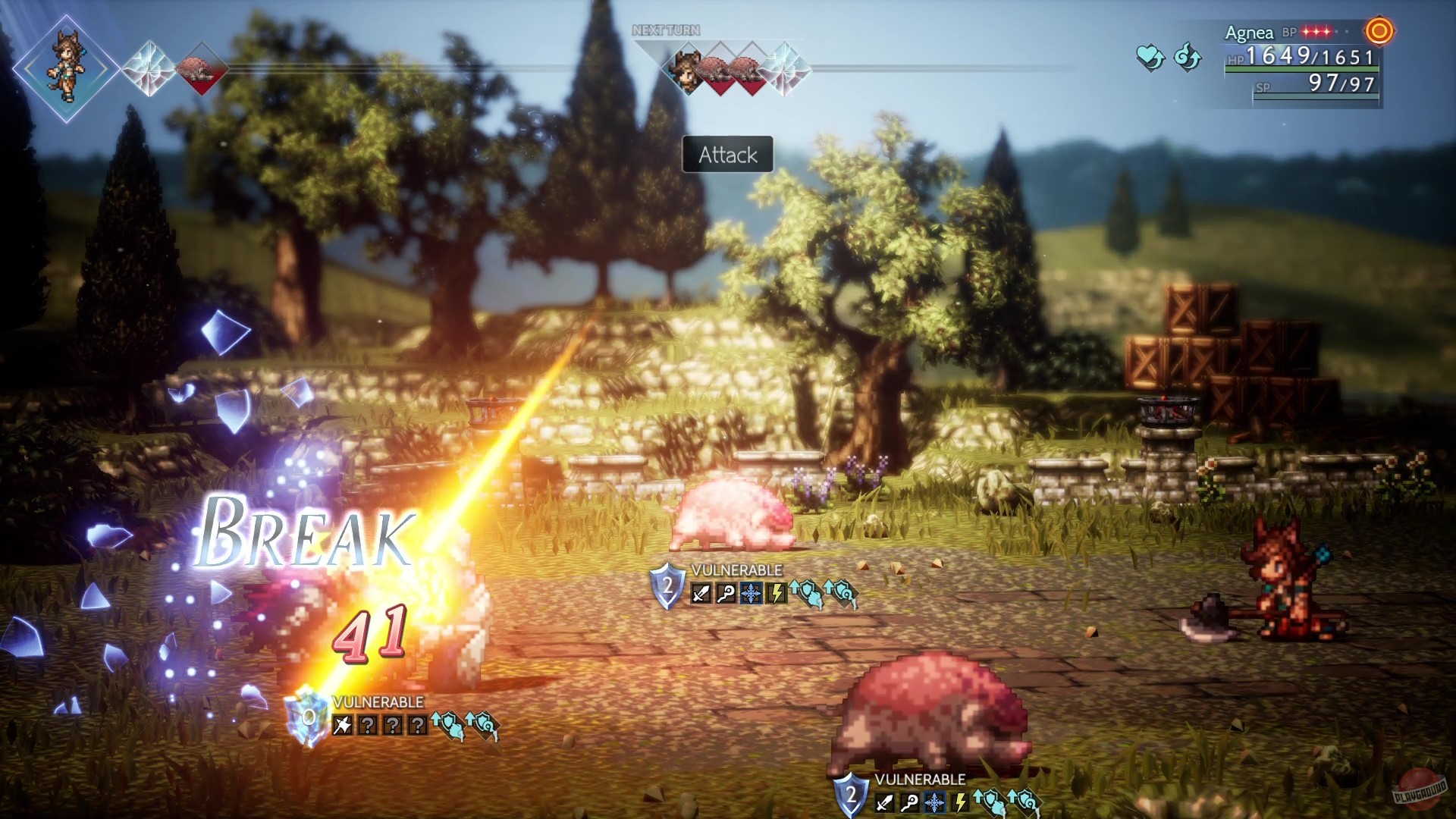
Task: Click the heart regen buff icon near Agnea
Action: 1150,58
